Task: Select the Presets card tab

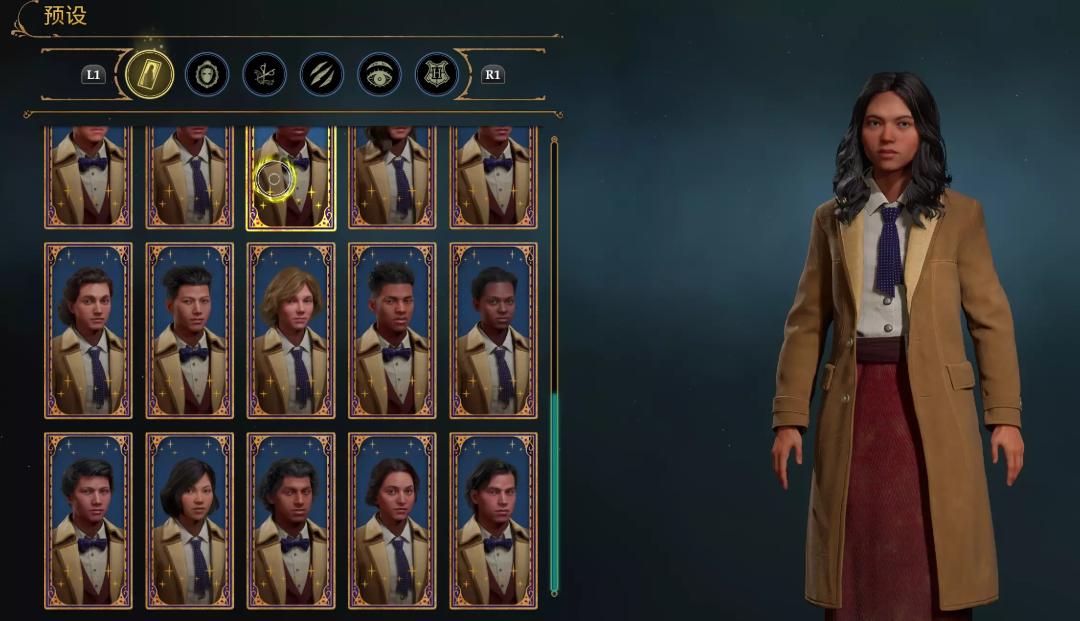Action: tap(150, 74)
